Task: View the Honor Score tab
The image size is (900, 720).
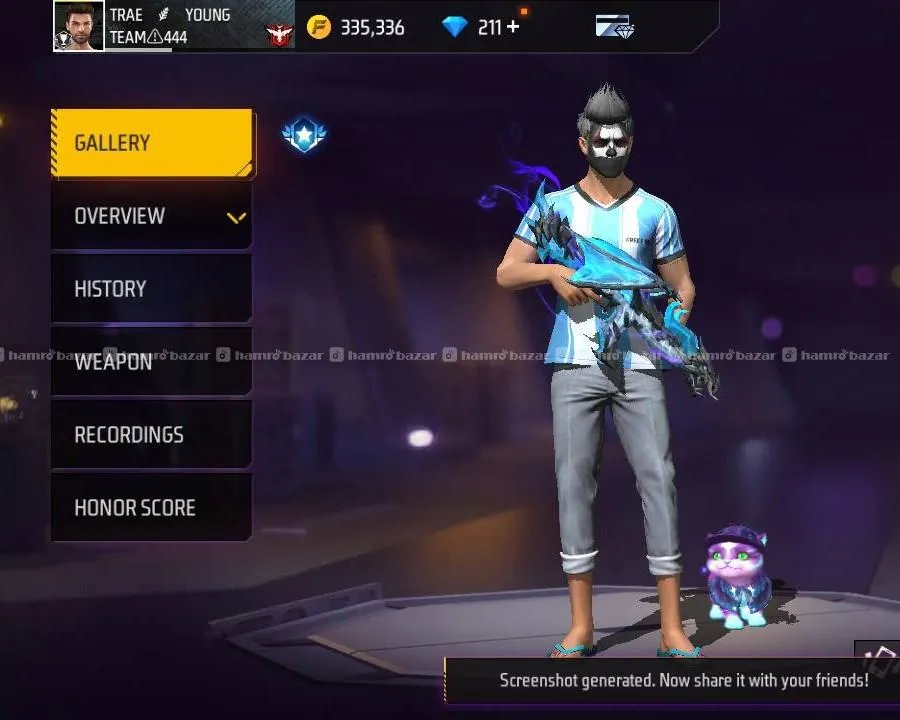Action: point(152,508)
